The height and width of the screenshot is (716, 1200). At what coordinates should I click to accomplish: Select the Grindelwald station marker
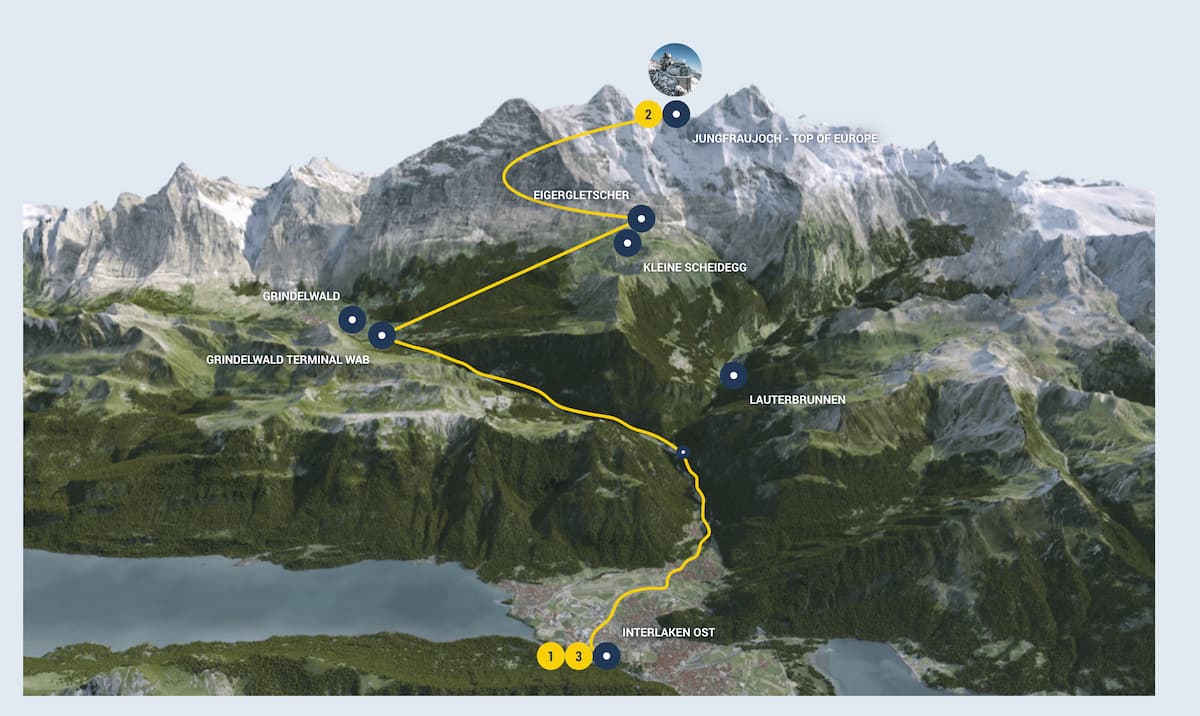[352, 319]
